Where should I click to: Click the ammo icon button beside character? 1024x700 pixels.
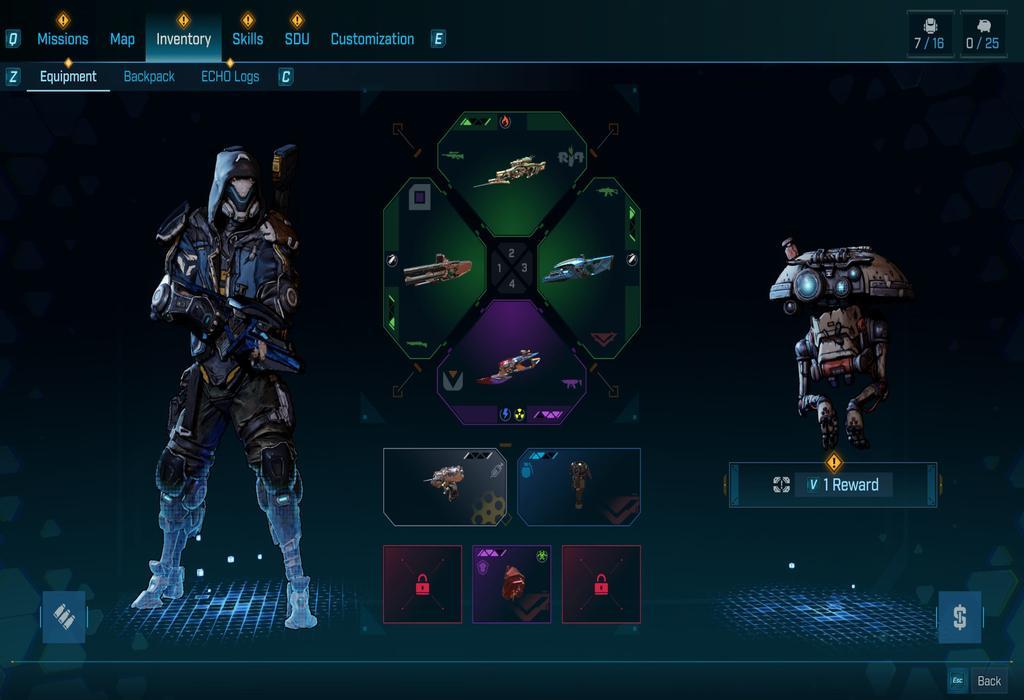click(64, 617)
